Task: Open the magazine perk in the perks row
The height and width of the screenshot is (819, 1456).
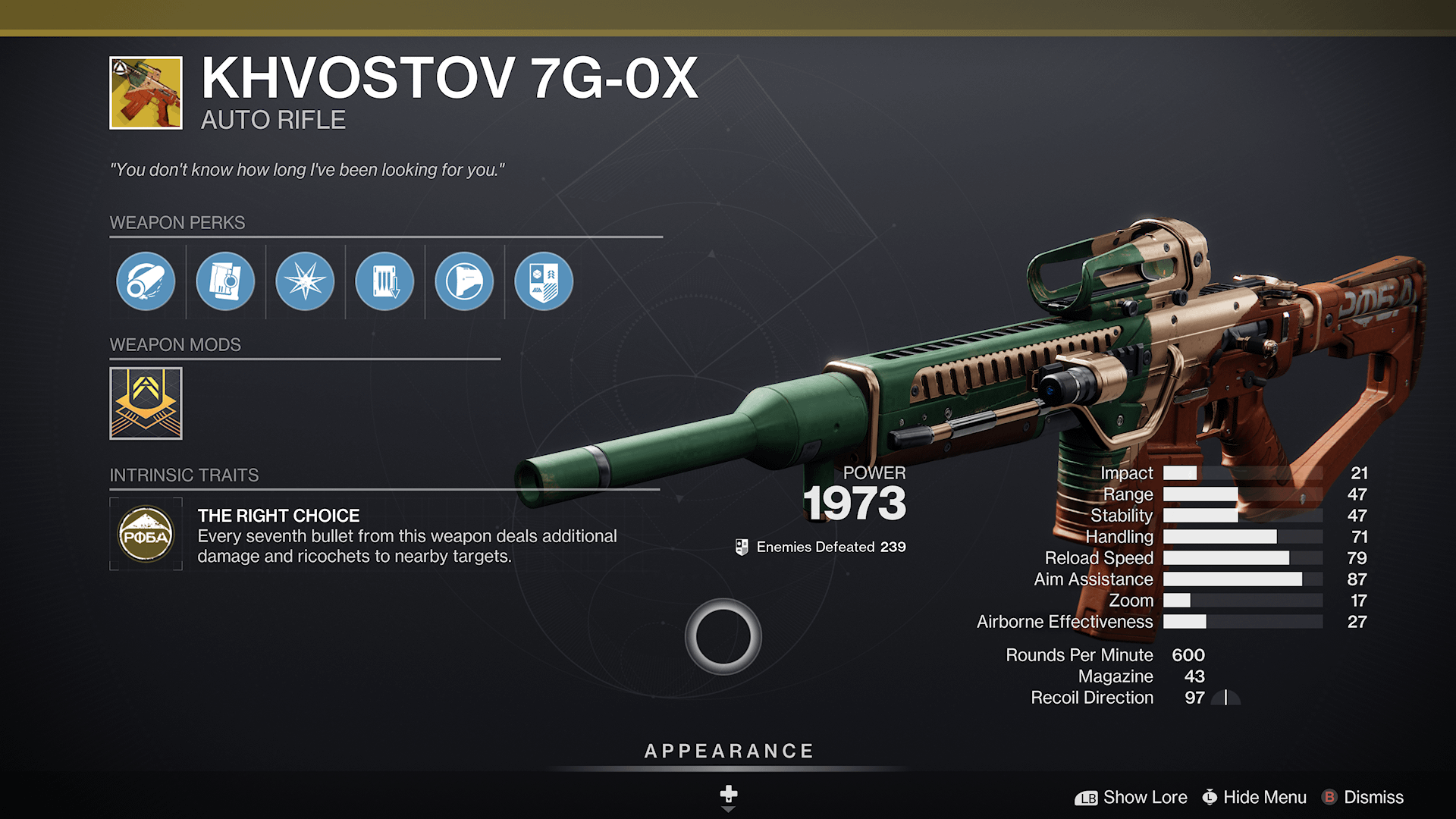Action: (x=225, y=281)
